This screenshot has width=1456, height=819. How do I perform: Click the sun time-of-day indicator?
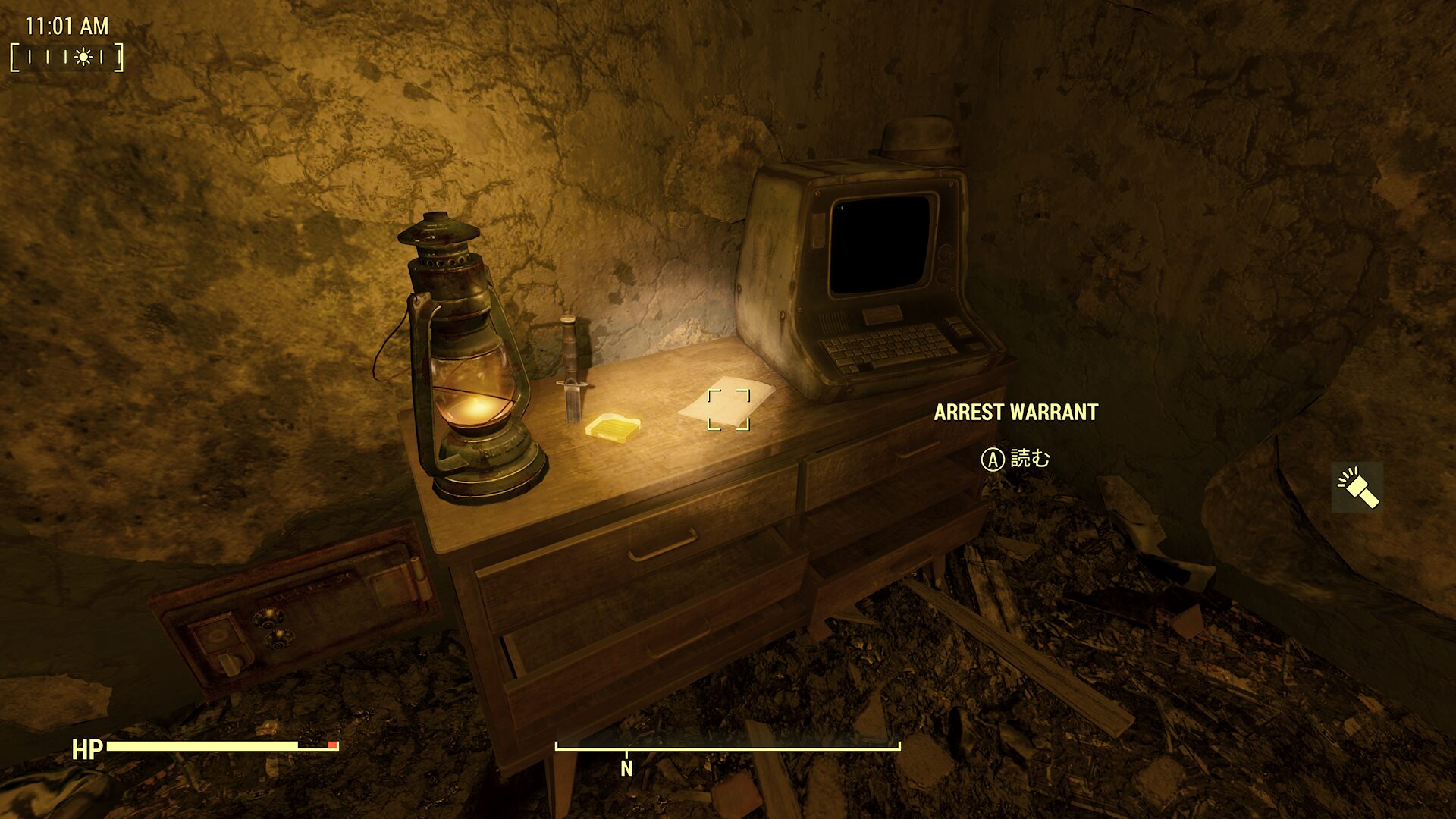coord(83,57)
